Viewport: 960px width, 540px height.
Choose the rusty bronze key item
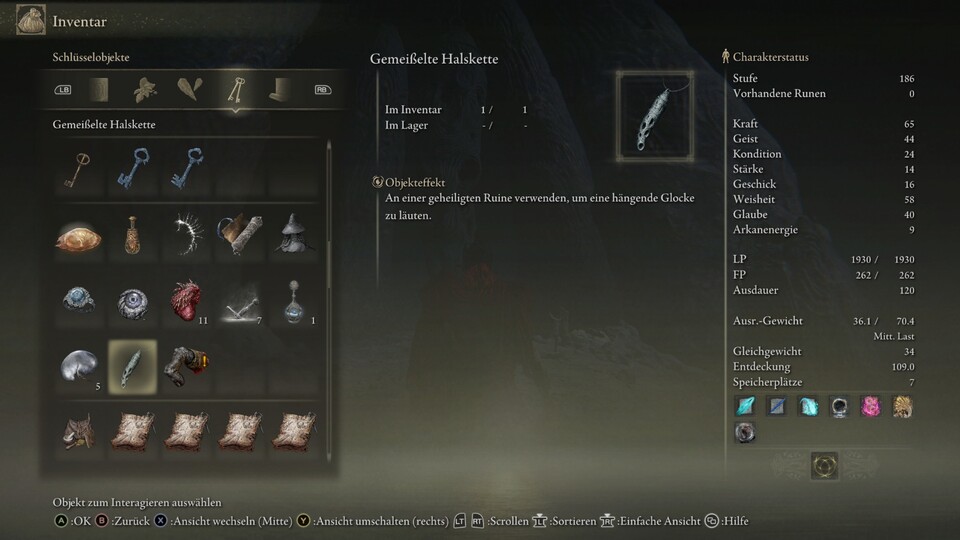(x=78, y=168)
